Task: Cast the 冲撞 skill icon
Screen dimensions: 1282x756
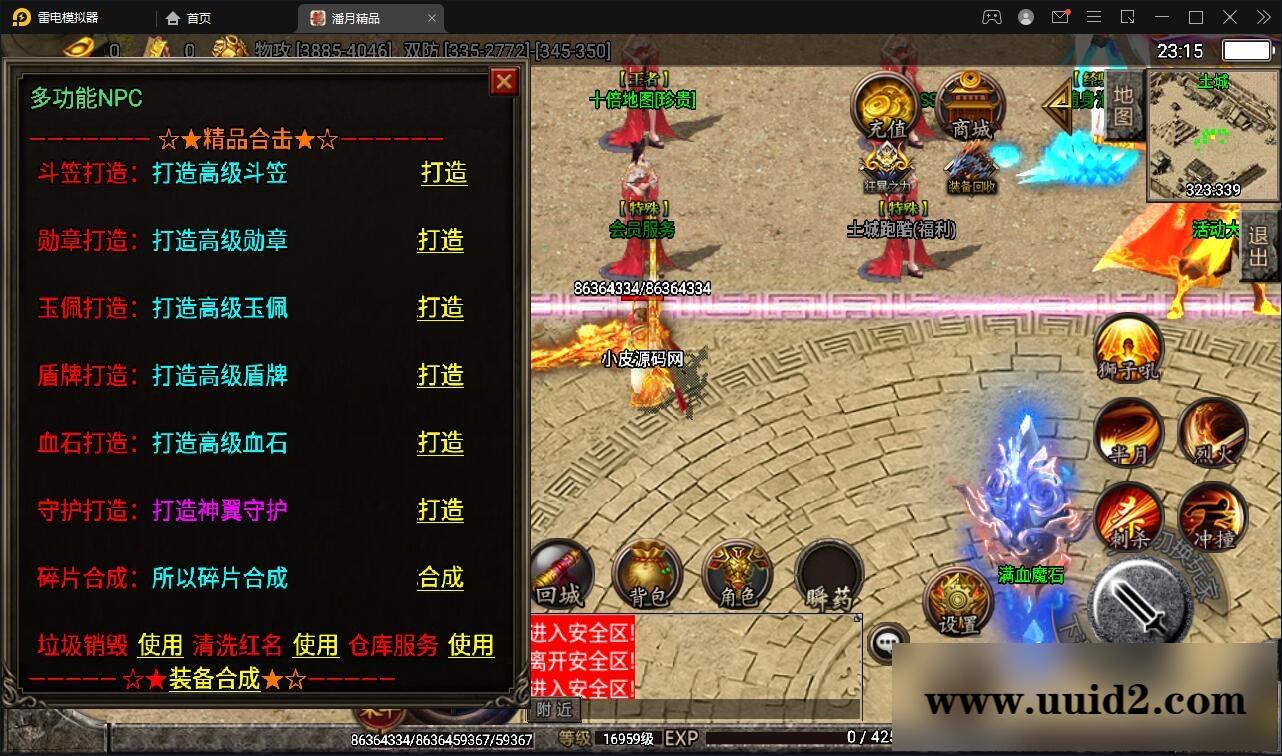Action: tap(1212, 515)
